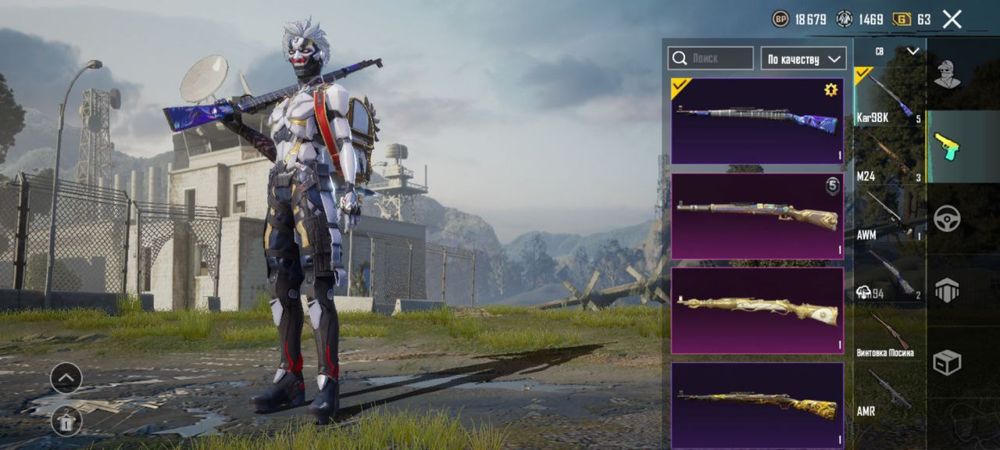Expand the up-arrow circle button
Viewport: 1000px width, 450px height.
click(66, 377)
